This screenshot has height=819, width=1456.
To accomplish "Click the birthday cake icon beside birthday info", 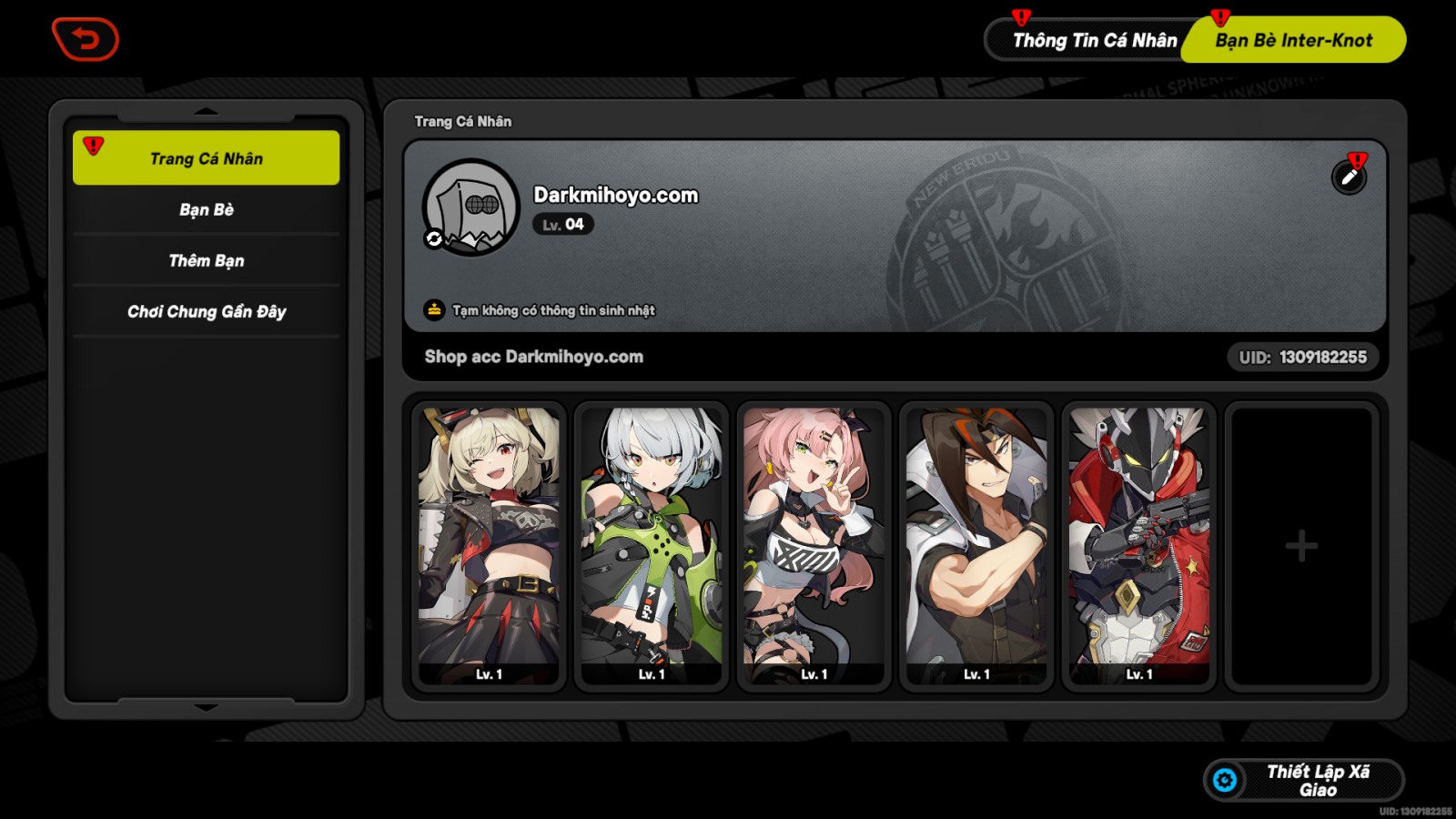I will [x=431, y=308].
